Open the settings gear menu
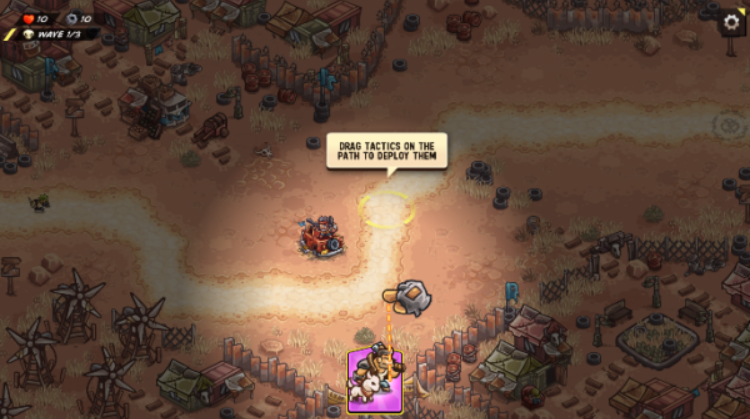The image size is (750, 419). (732, 24)
